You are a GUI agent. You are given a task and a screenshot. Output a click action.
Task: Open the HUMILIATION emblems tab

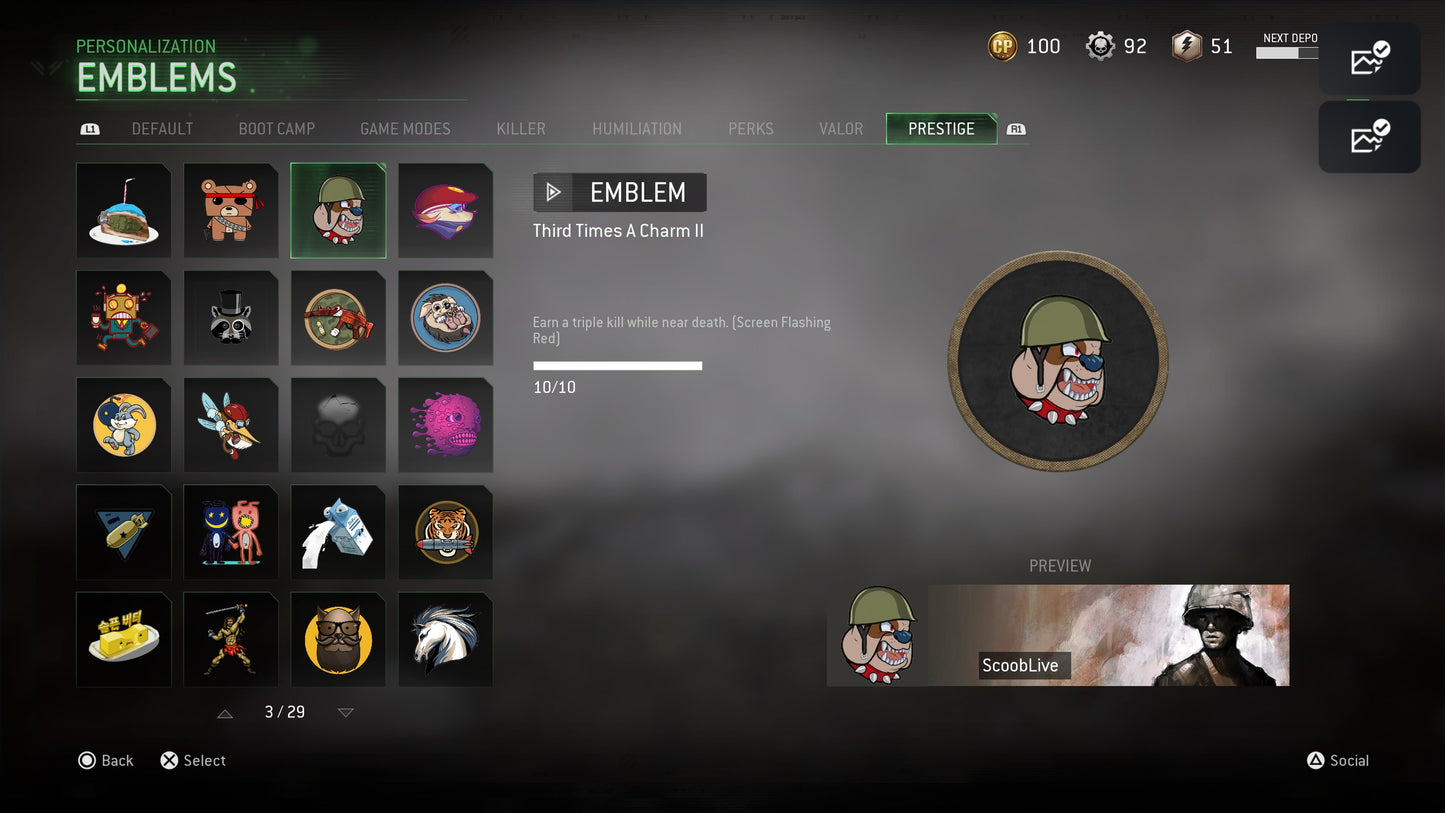(637, 128)
